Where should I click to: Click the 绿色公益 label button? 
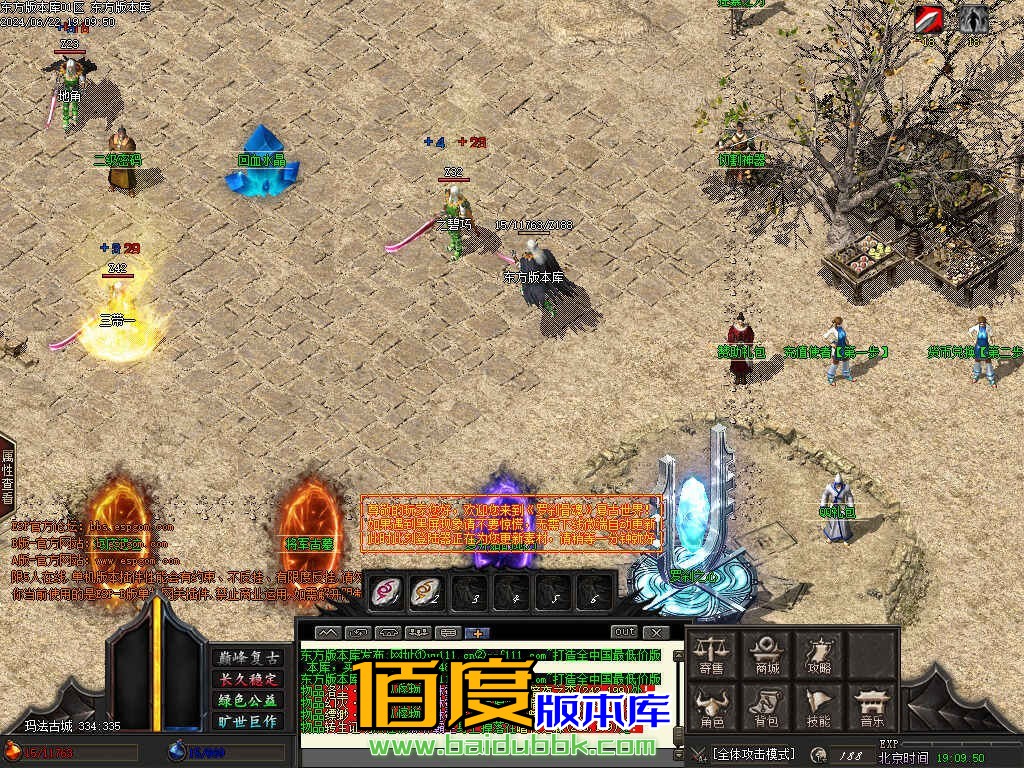coord(248,700)
